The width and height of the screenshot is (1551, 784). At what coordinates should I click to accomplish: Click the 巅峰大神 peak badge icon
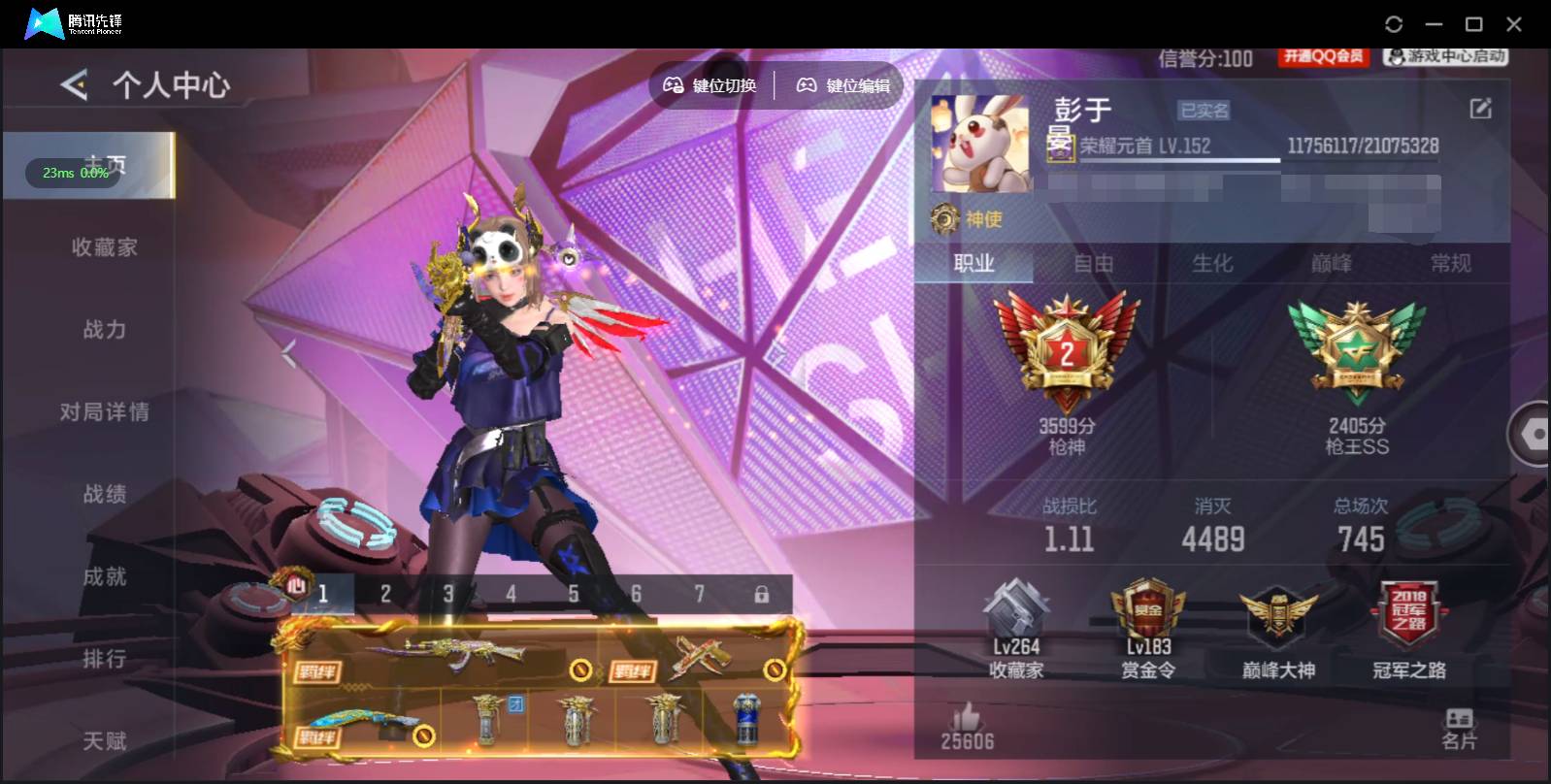pos(1277,611)
